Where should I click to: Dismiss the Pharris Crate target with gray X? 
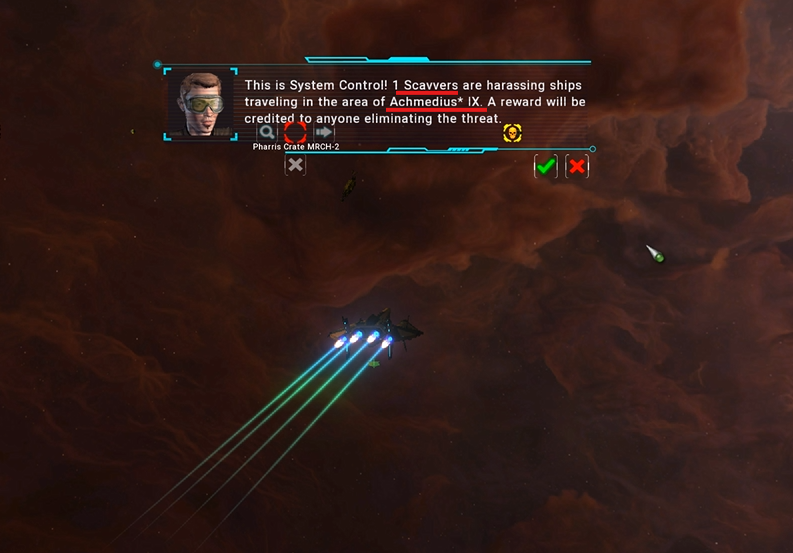(x=295, y=165)
